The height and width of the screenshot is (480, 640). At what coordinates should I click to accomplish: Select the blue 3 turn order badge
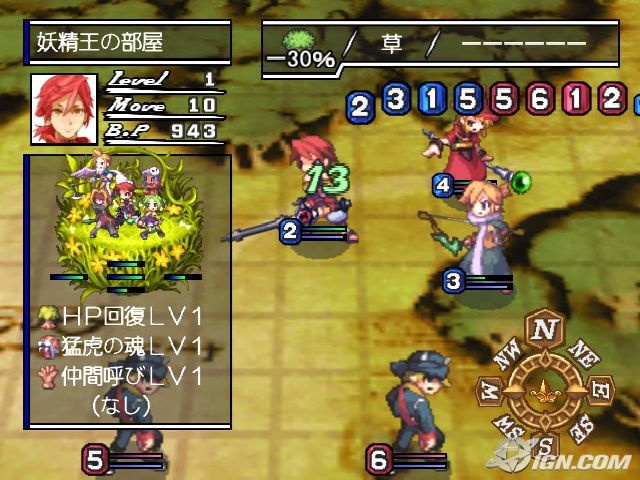396,98
